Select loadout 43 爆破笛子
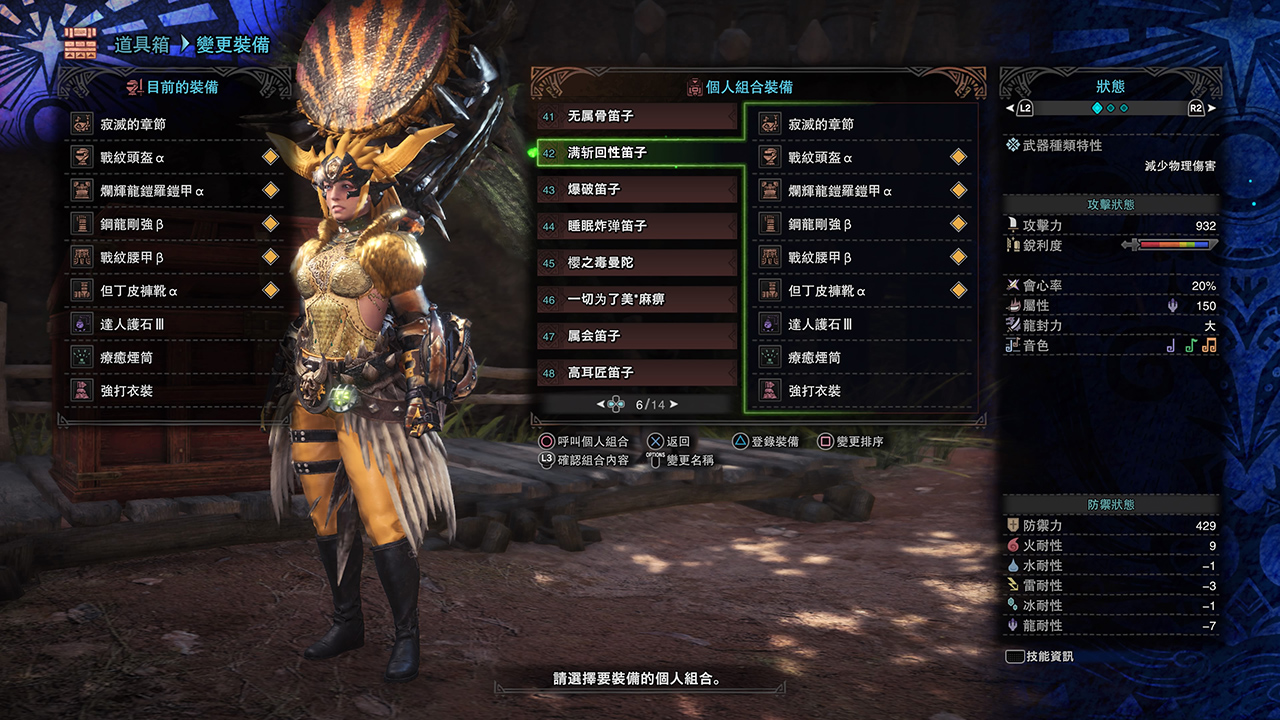The image size is (1280, 720). click(637, 189)
